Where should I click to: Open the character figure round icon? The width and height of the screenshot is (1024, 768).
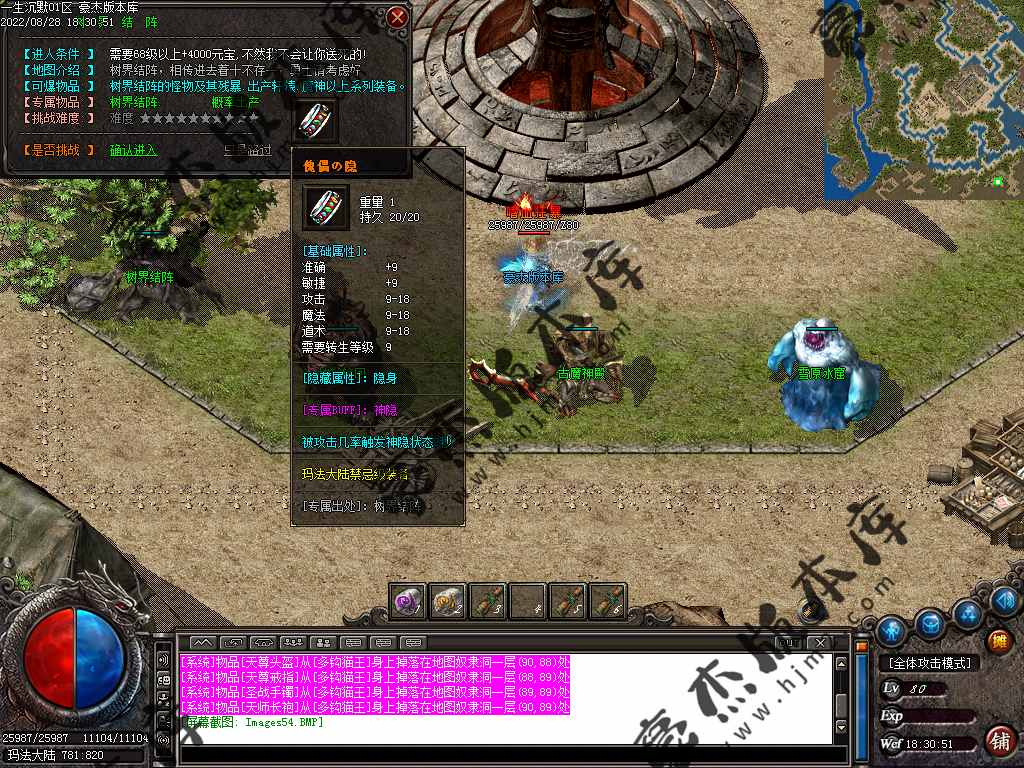pos(892,631)
